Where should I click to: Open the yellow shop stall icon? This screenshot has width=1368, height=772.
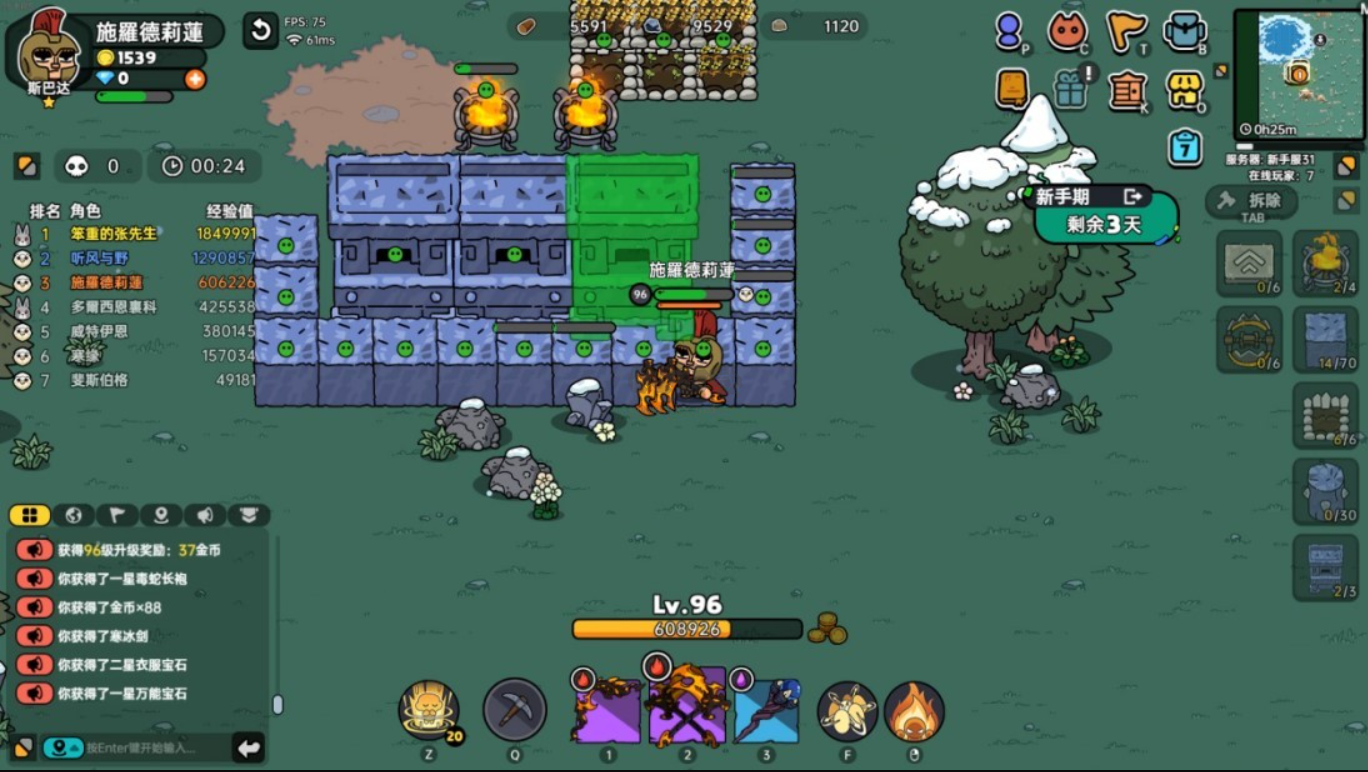(x=1185, y=91)
